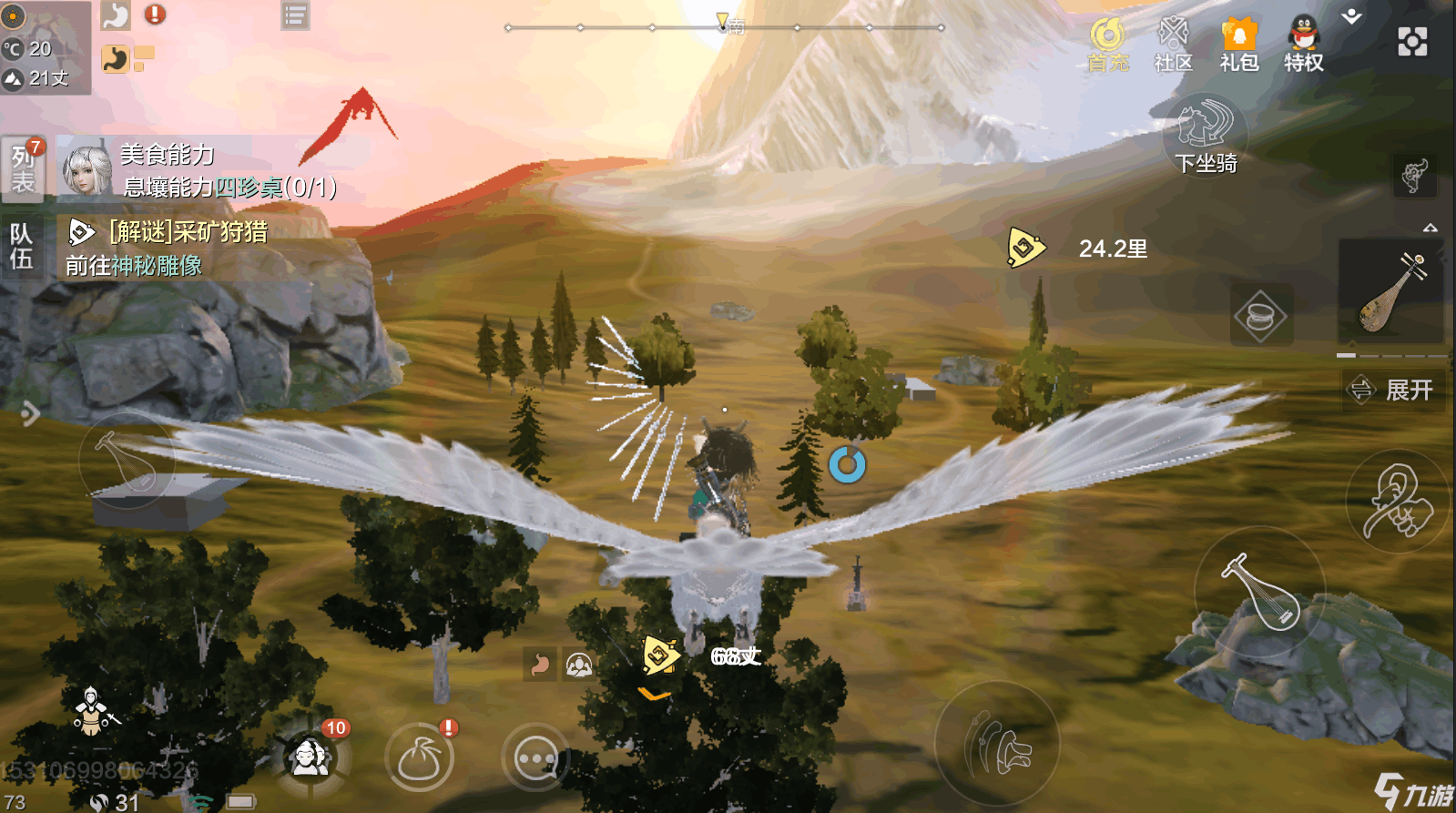Open the 礼包 gift pack menu
This screenshot has height=813, width=1456.
(1238, 44)
